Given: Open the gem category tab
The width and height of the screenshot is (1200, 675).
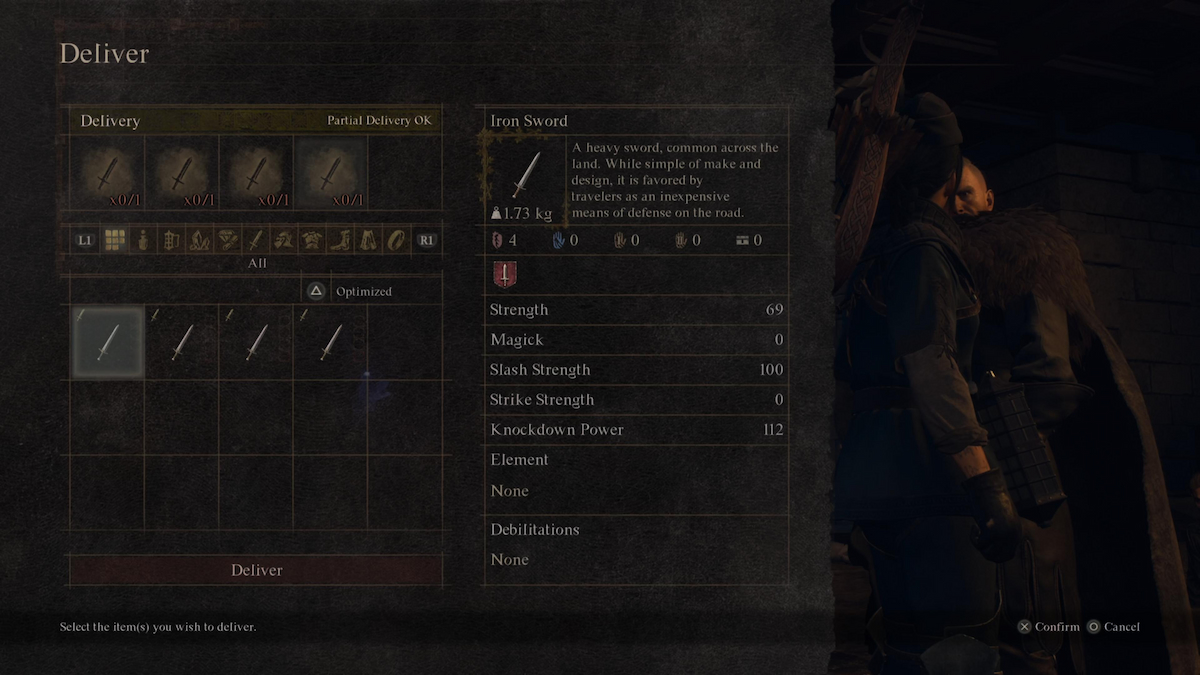Looking at the screenshot, I should point(228,240).
